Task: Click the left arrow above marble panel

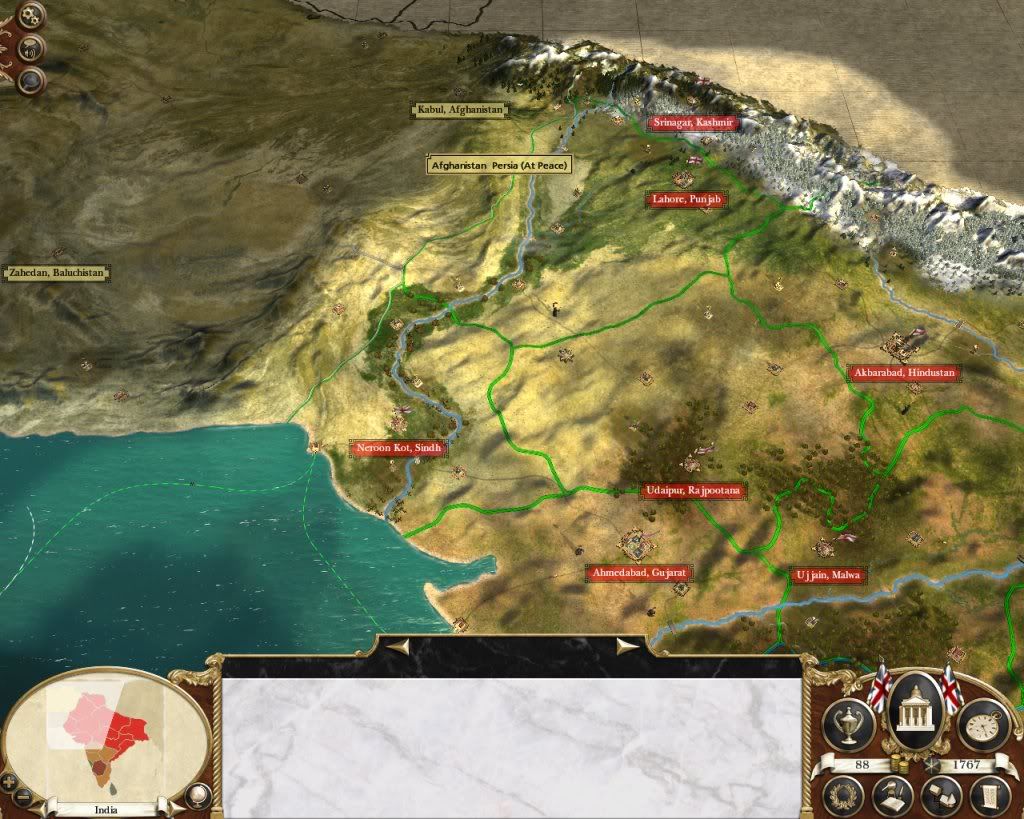Action: tap(397, 646)
